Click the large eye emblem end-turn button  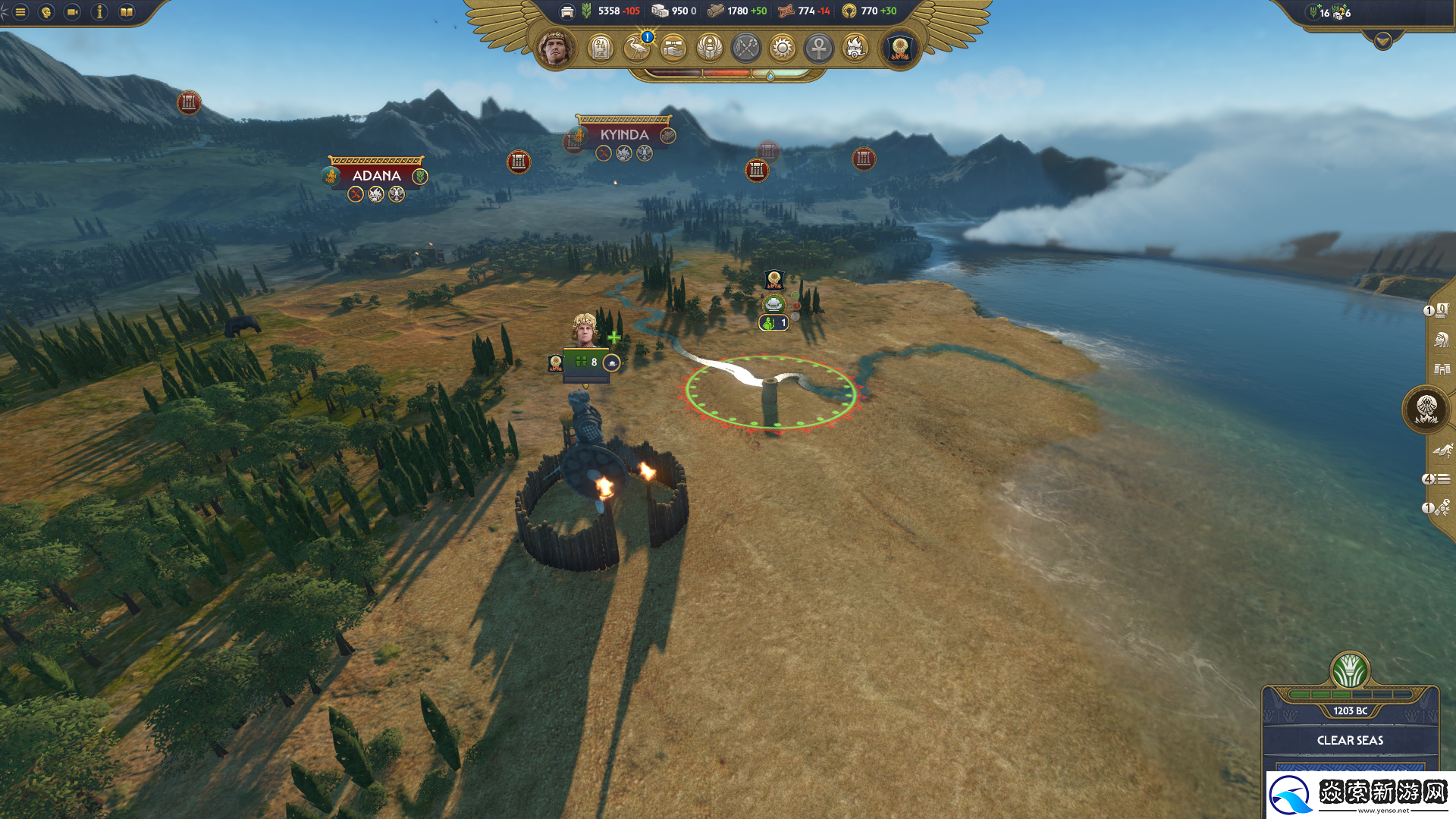pos(1426,409)
